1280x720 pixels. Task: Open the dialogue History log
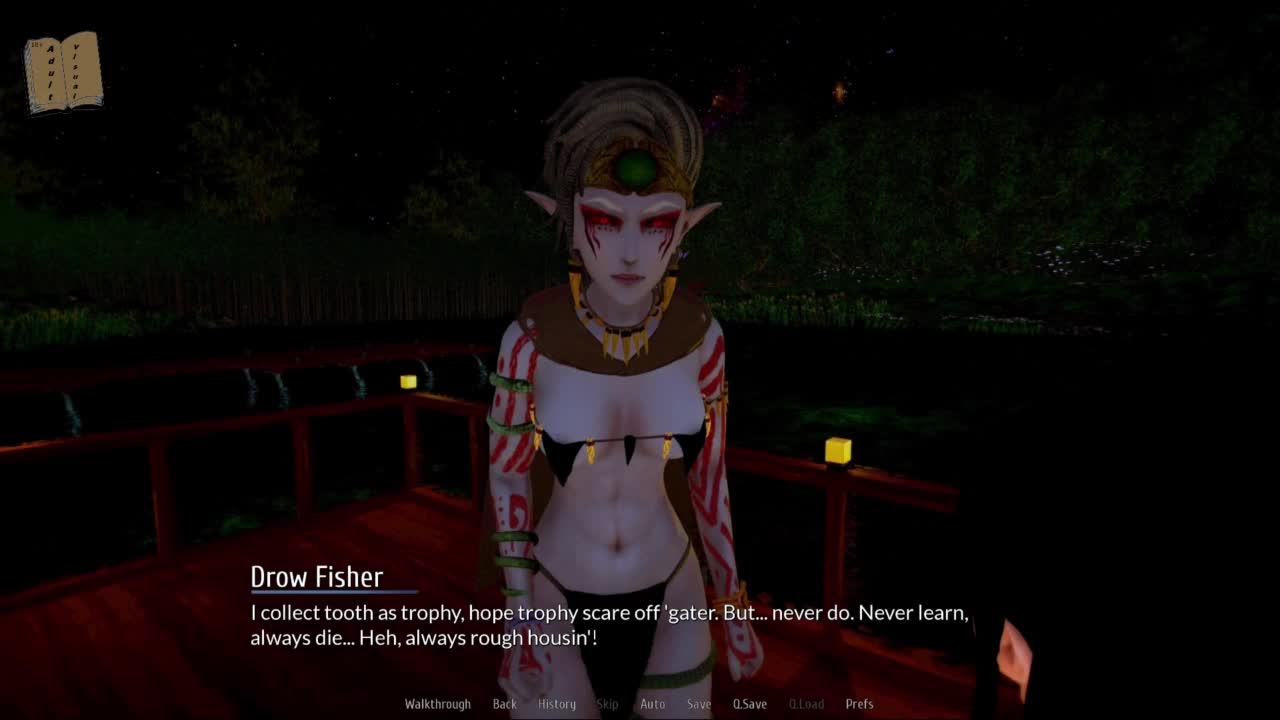click(x=557, y=704)
